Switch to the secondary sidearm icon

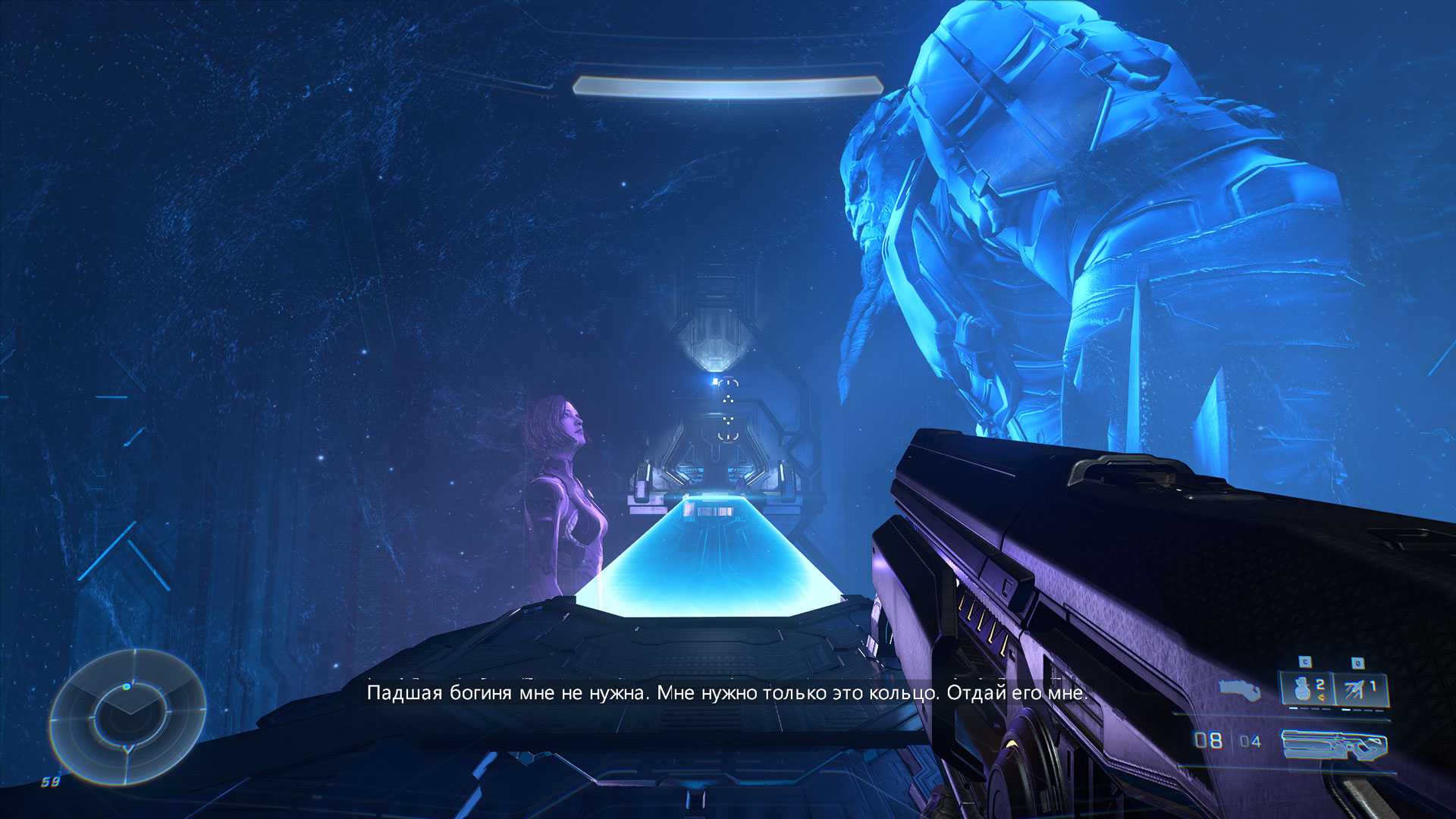[x=1240, y=689]
